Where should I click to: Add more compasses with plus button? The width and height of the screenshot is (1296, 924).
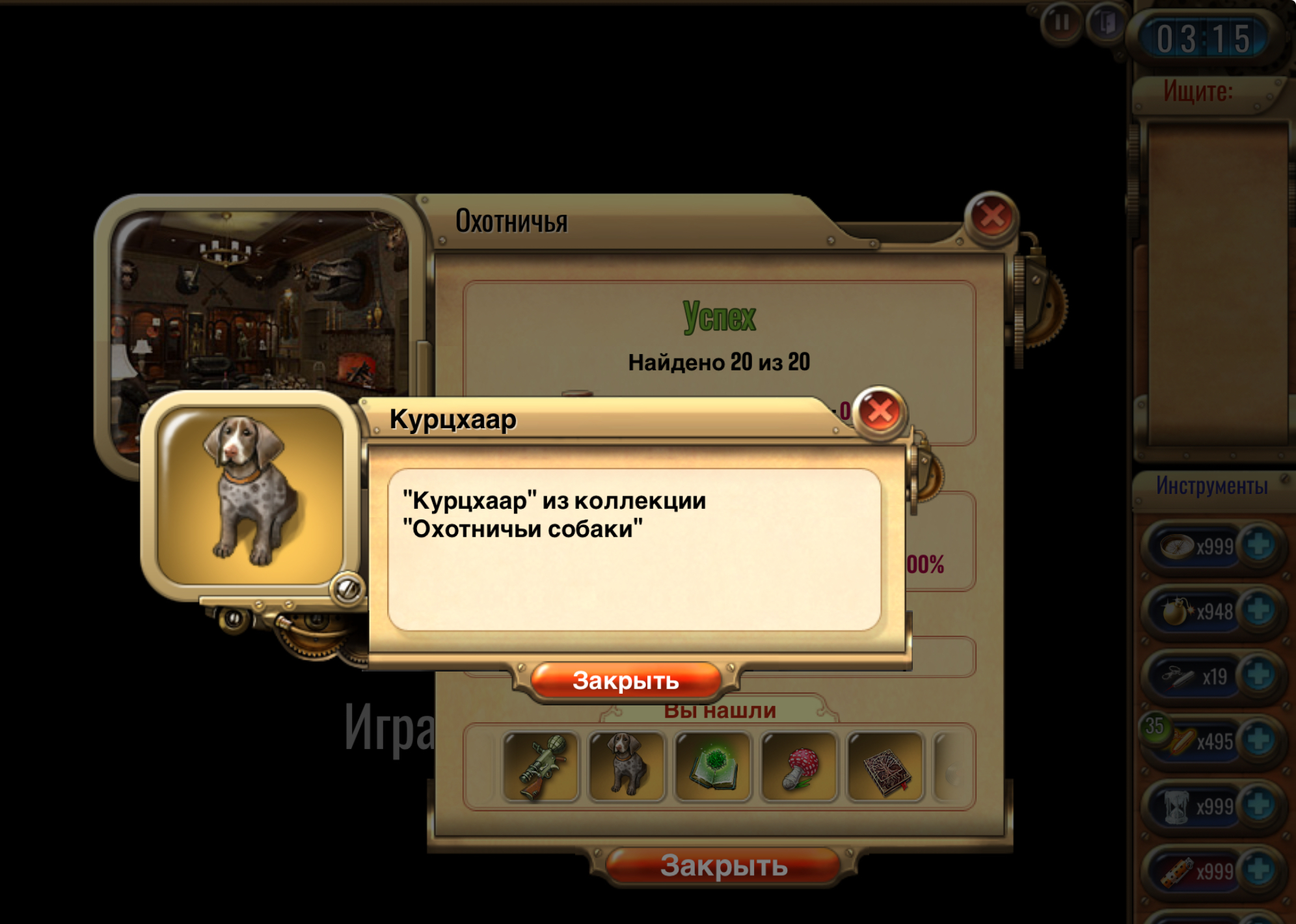pos(1260,545)
